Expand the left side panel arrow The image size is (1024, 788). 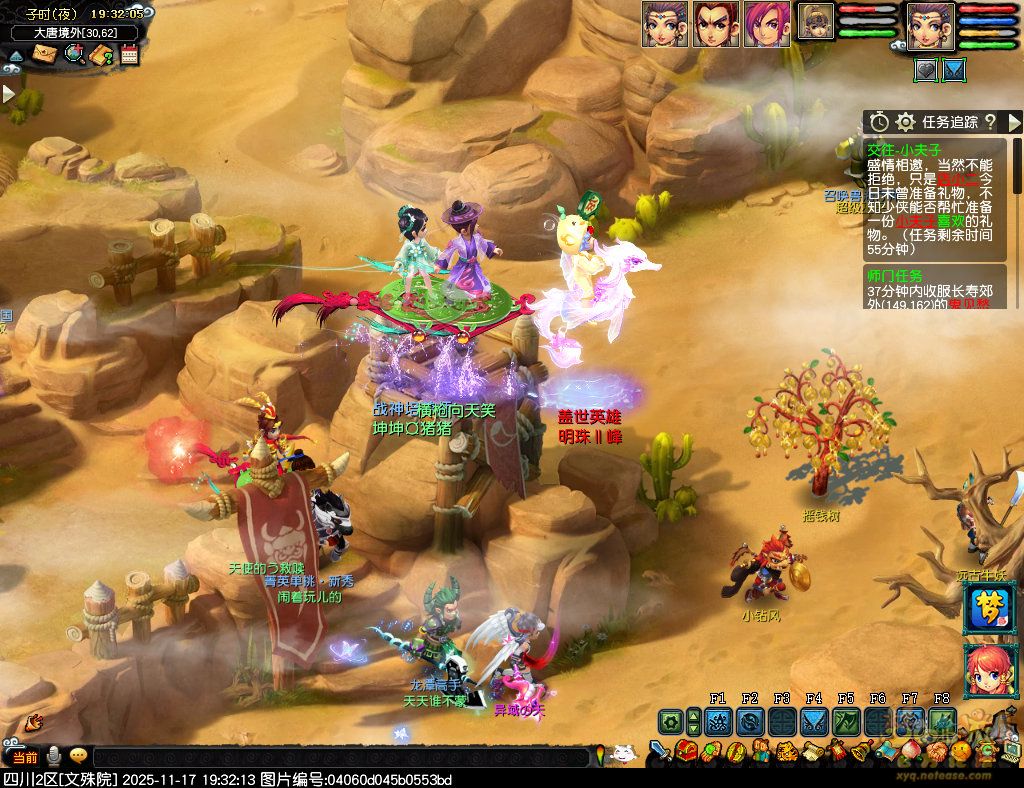8,94
